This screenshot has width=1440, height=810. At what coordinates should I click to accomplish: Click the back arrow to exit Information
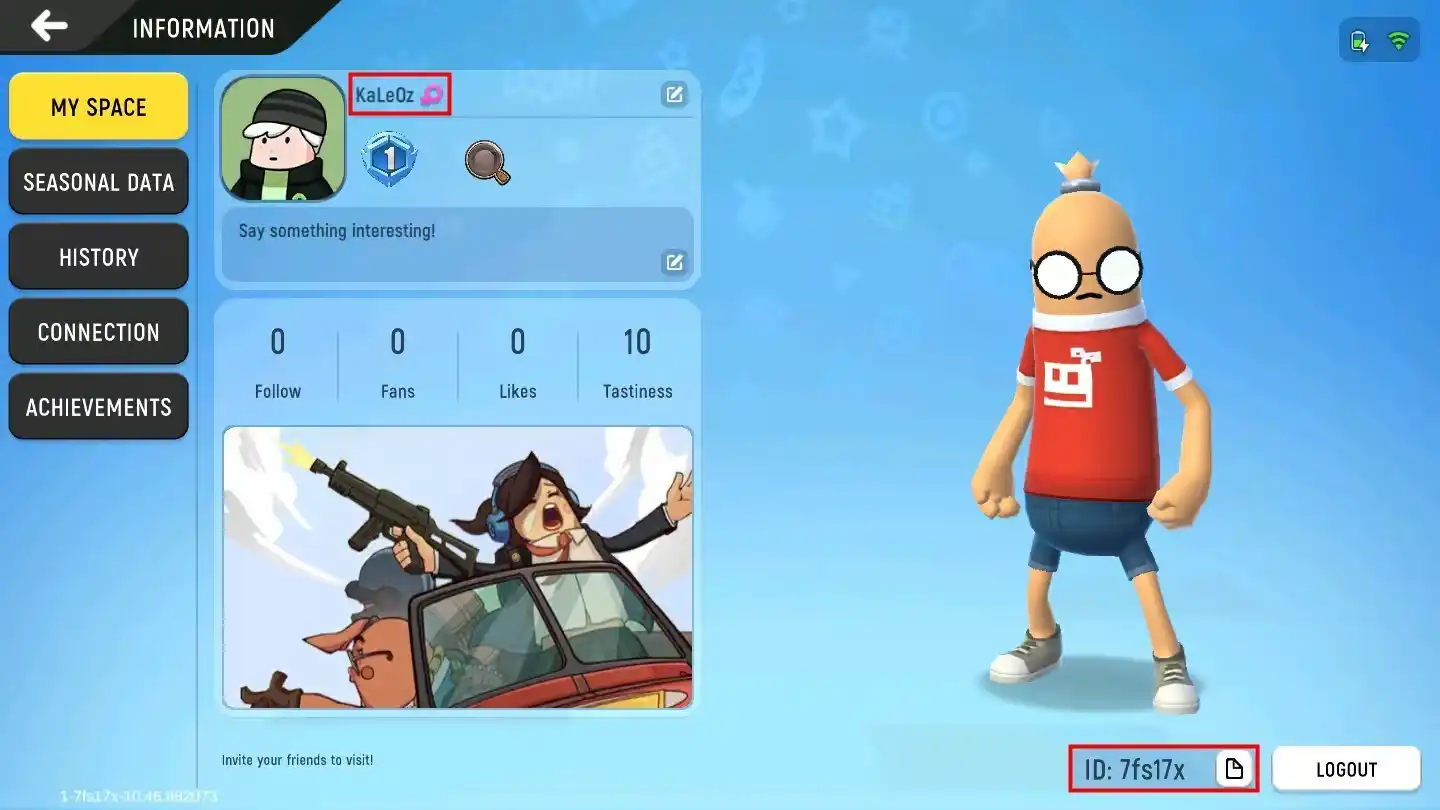tap(47, 26)
